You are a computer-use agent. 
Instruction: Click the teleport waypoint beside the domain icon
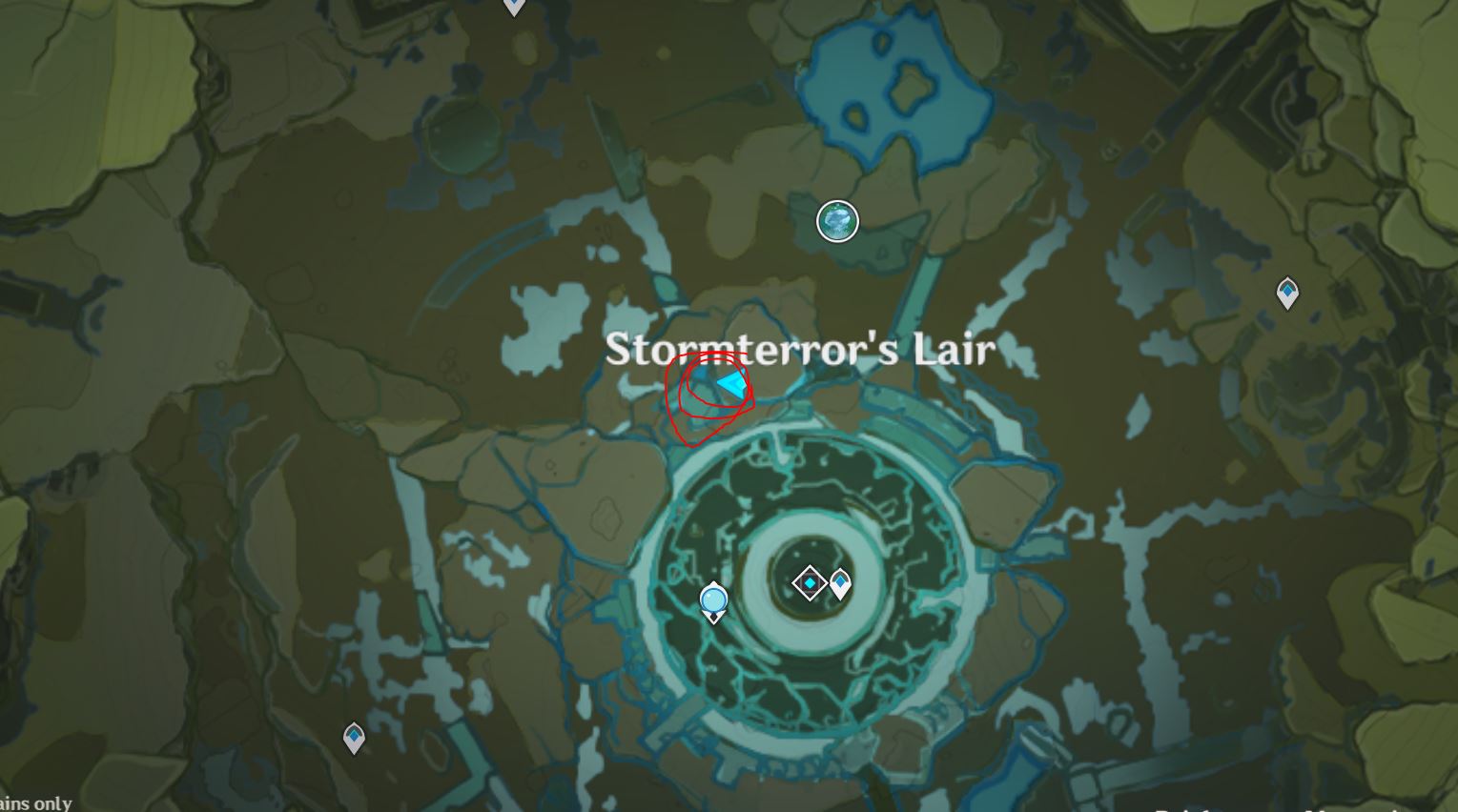click(x=841, y=581)
